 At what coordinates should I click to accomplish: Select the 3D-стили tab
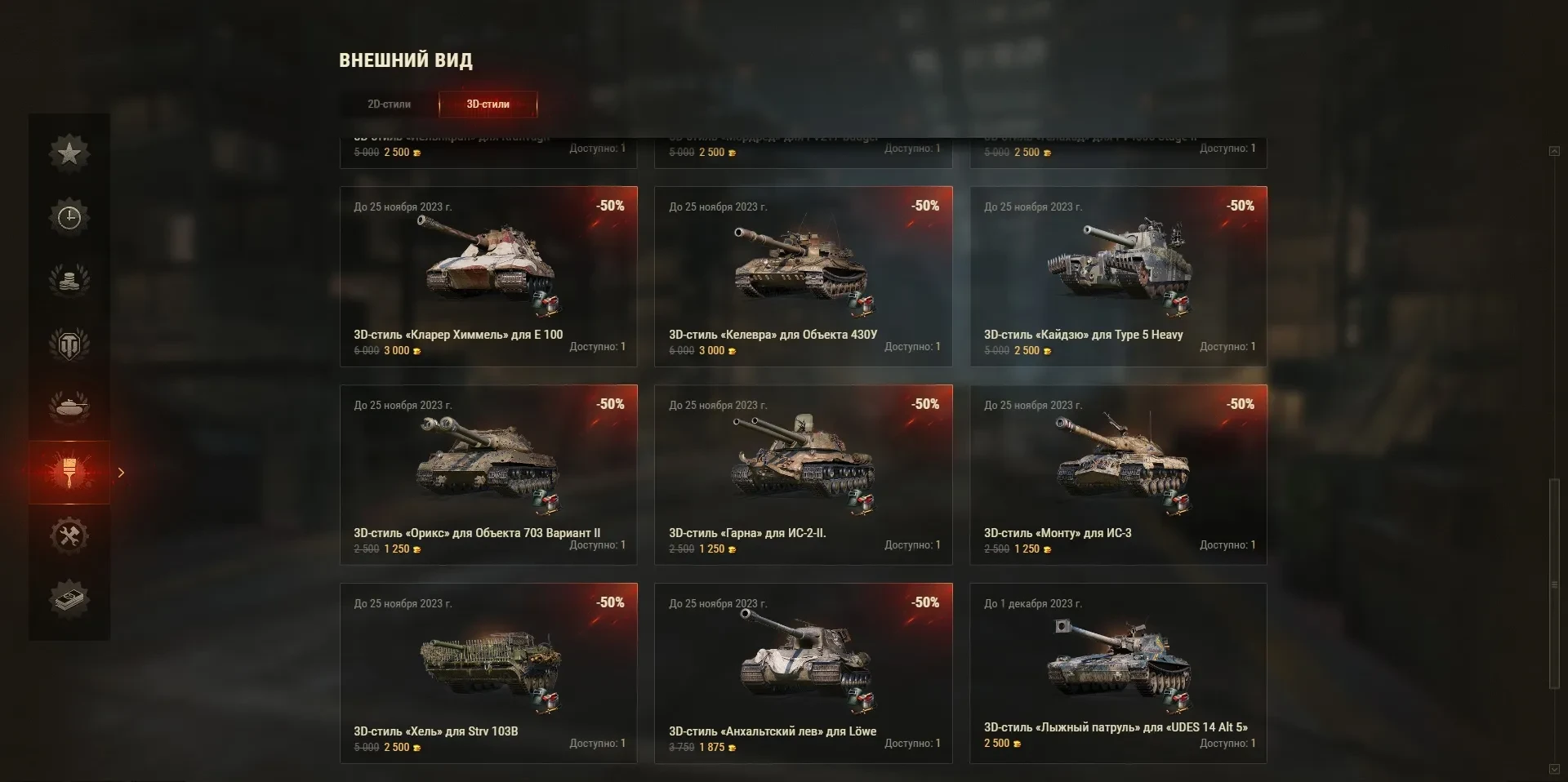point(488,104)
